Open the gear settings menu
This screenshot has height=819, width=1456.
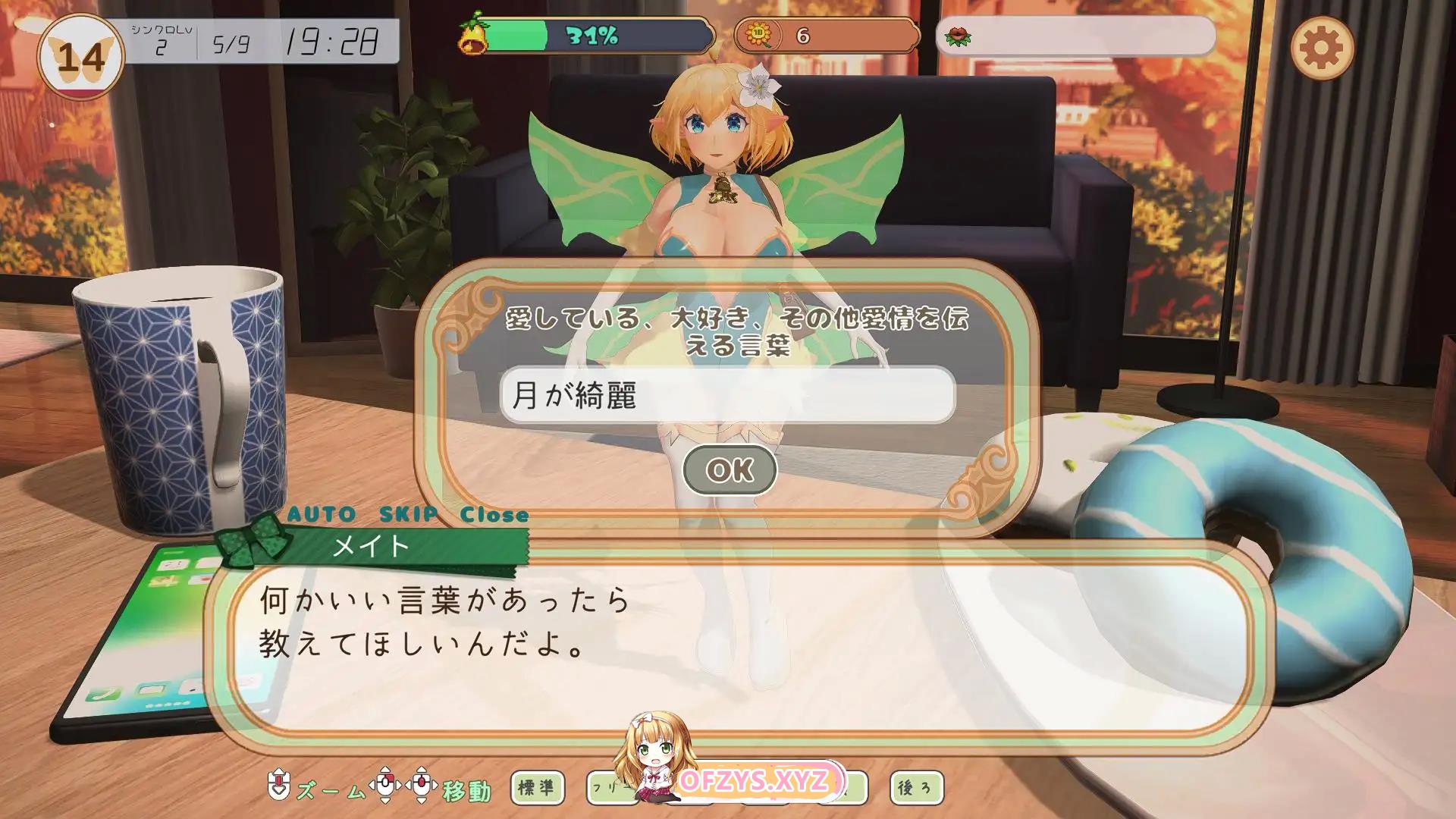click(x=1321, y=48)
